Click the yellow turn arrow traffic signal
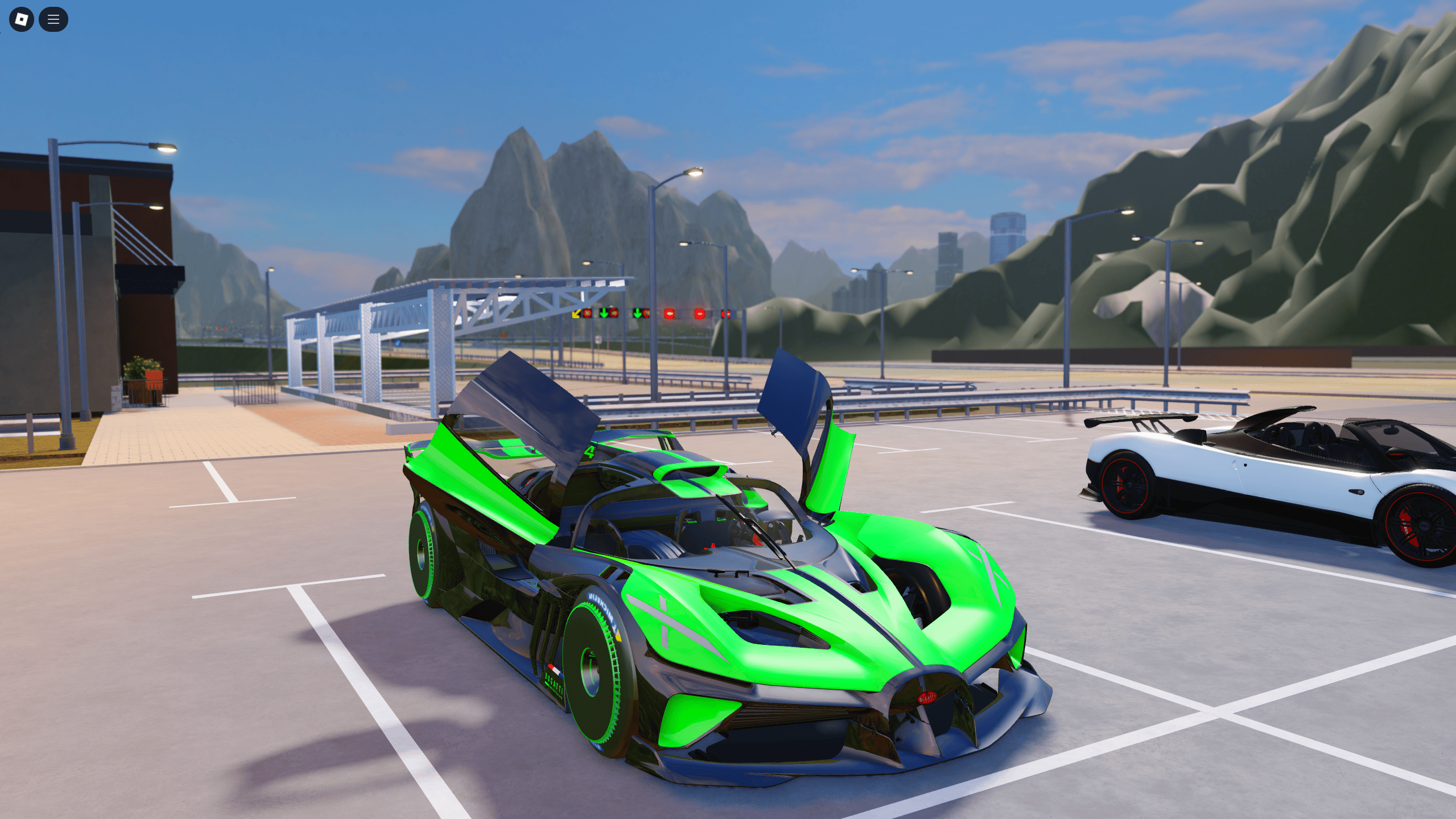The width and height of the screenshot is (1456, 819). [576, 313]
